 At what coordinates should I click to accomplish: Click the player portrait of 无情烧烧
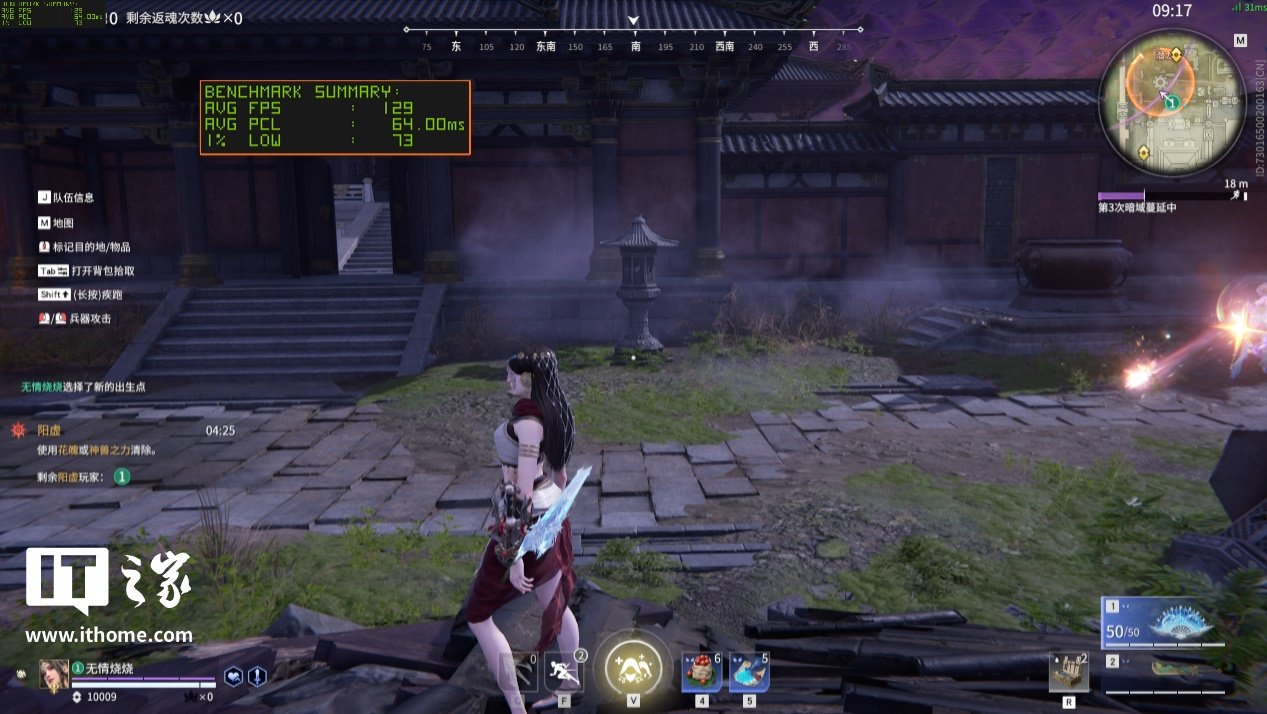click(x=54, y=675)
